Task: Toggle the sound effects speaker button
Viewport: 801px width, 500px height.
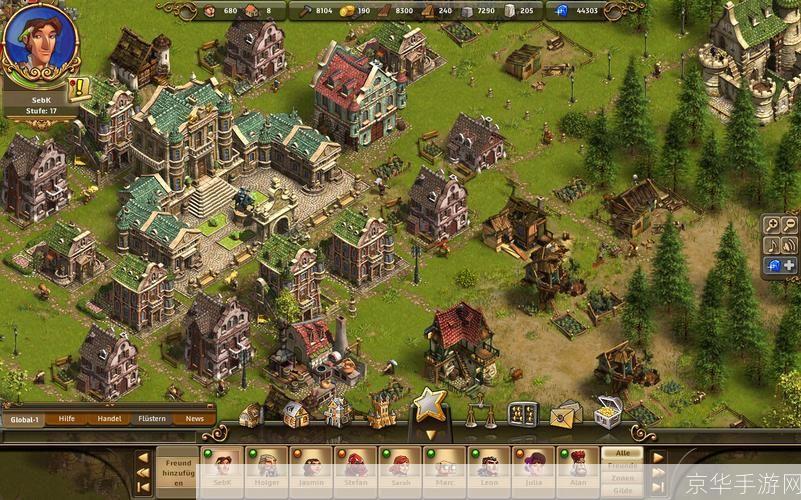Action: pos(789,245)
